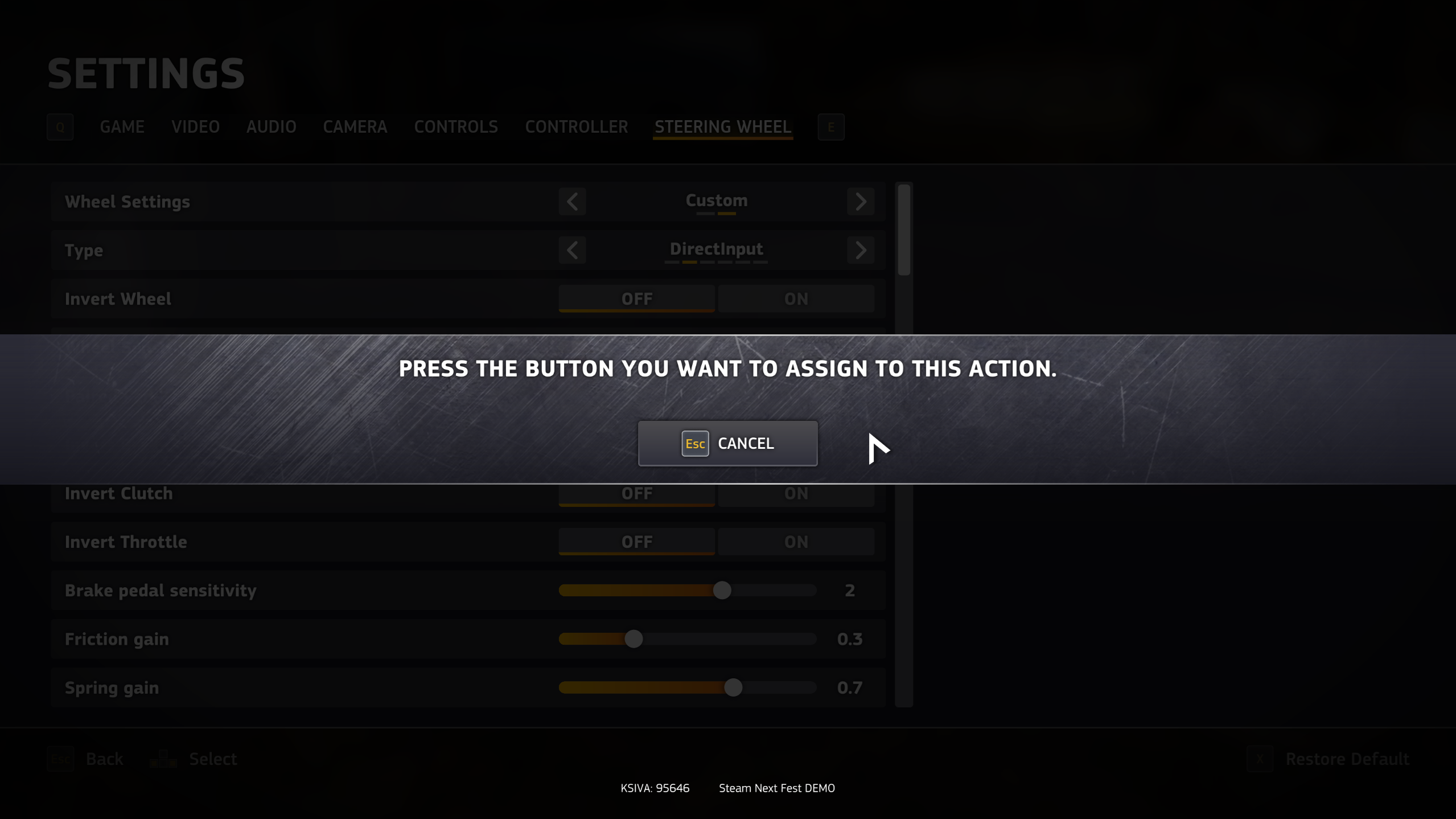Screen dimensions: 1456x819
Task: Click the E key icon after STEERING WHEEL
Action: [831, 127]
